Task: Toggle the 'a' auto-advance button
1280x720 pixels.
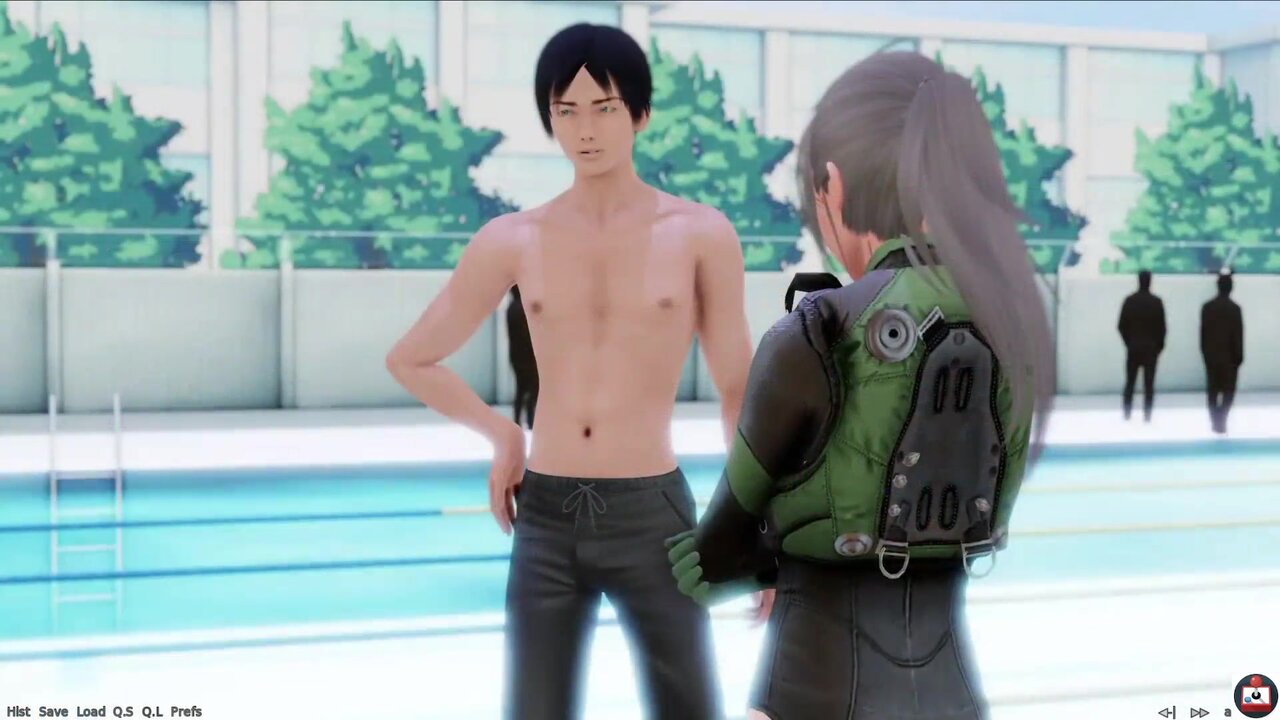Action: tap(1227, 712)
